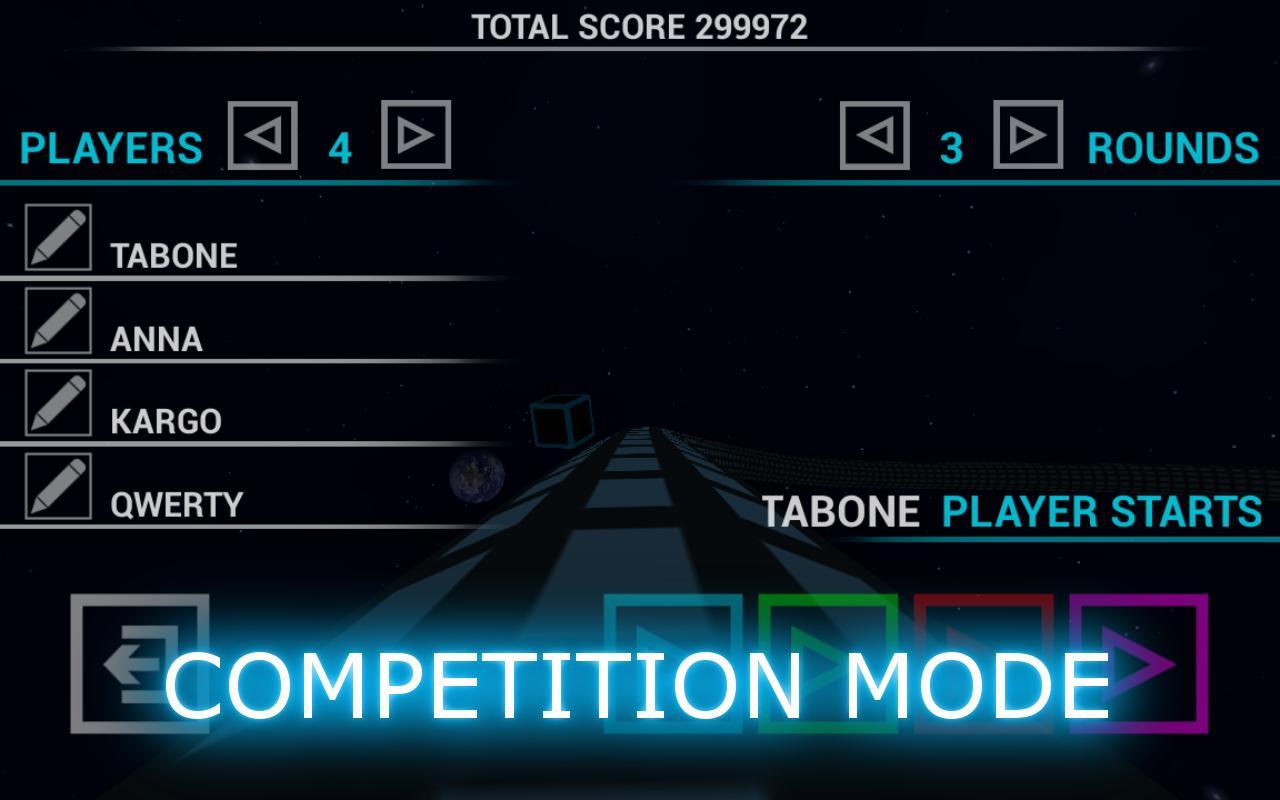Edit ANNA's player name with the pencil icon
This screenshot has width=1280, height=800.
tap(60, 322)
